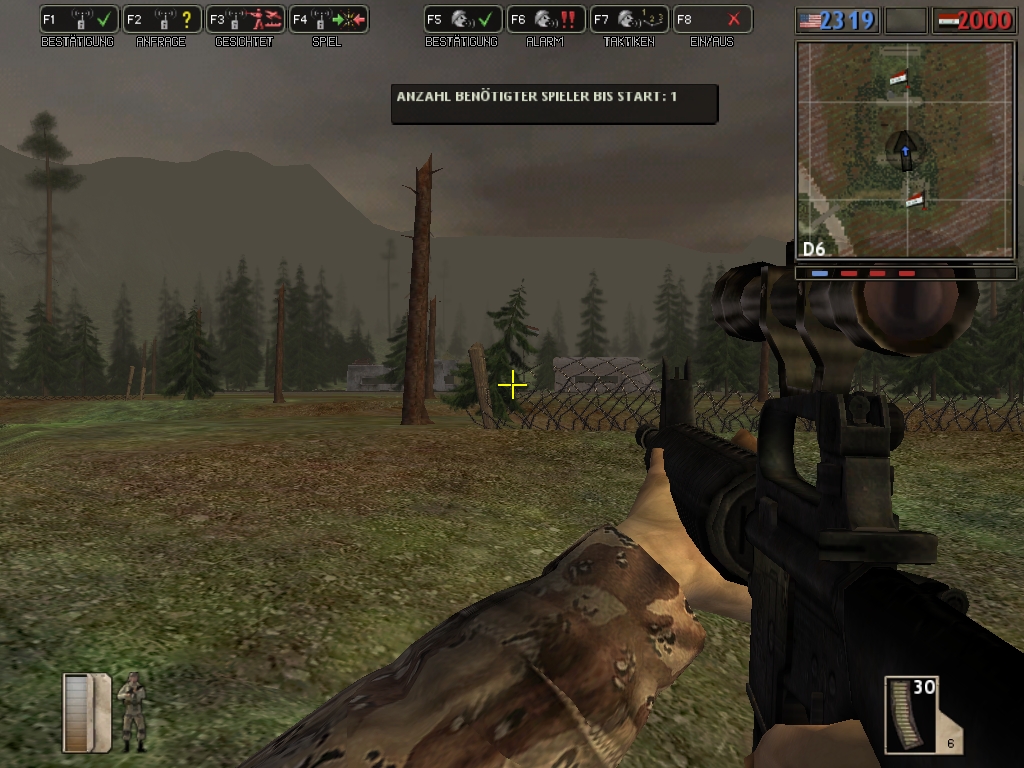Image resolution: width=1024 pixels, height=768 pixels.
Task: Click the soldier stance icon
Action: point(131,711)
